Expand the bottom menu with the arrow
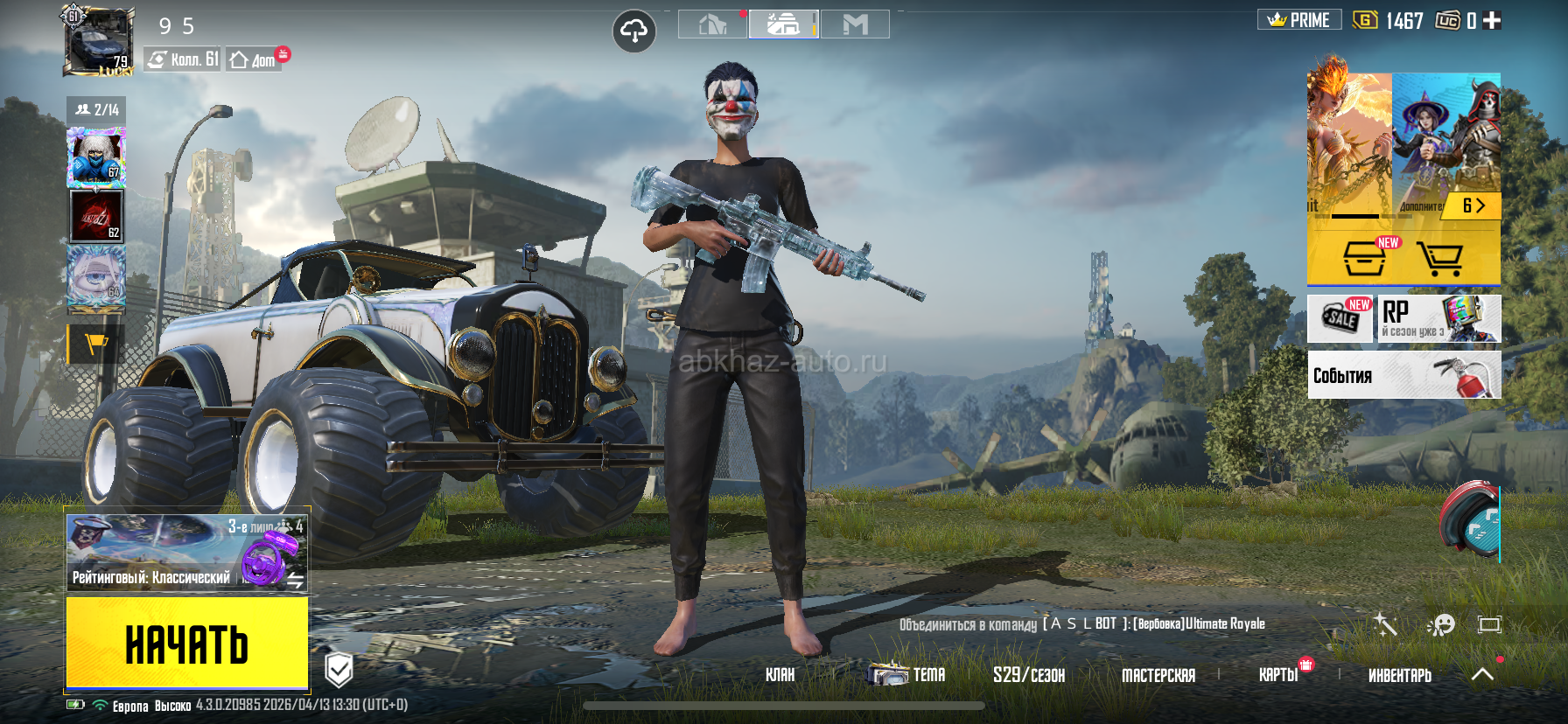This screenshot has width=1568, height=724. (x=1482, y=674)
